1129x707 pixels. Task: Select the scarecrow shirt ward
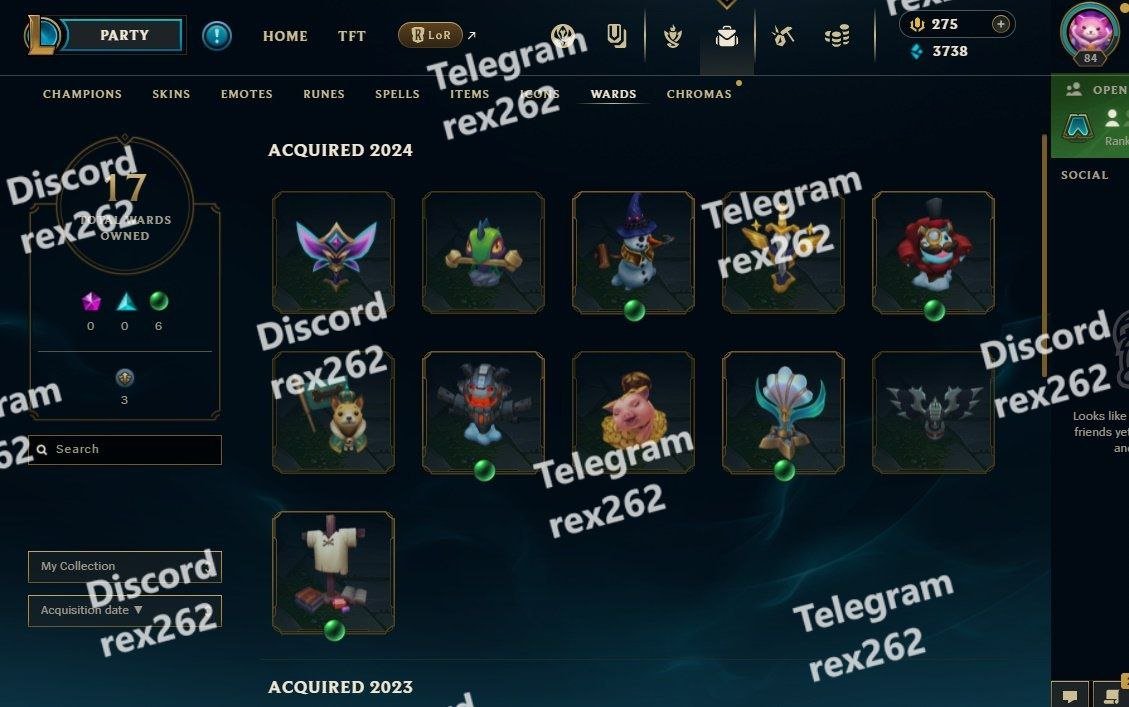pyautogui.click(x=333, y=572)
